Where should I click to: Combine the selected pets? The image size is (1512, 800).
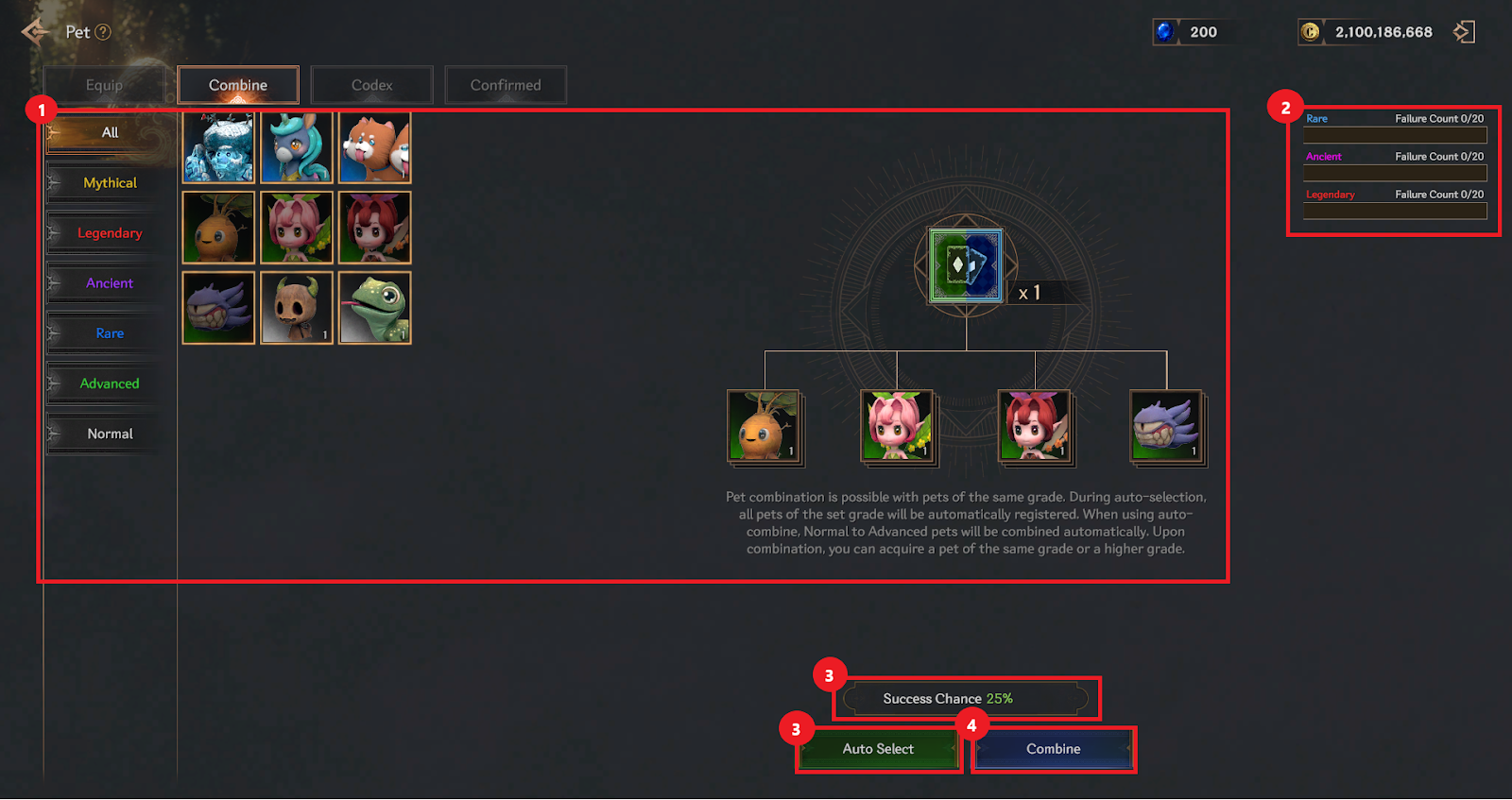point(1053,749)
